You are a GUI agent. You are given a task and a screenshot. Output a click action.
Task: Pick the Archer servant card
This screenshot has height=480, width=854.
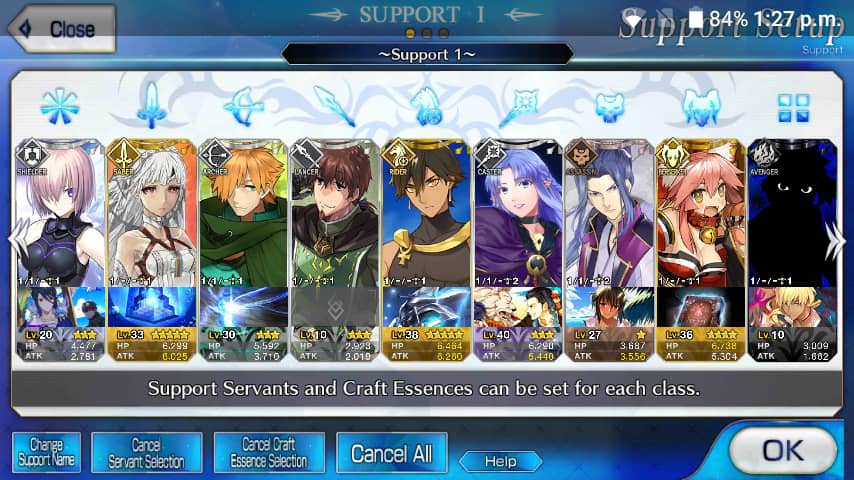[243, 215]
